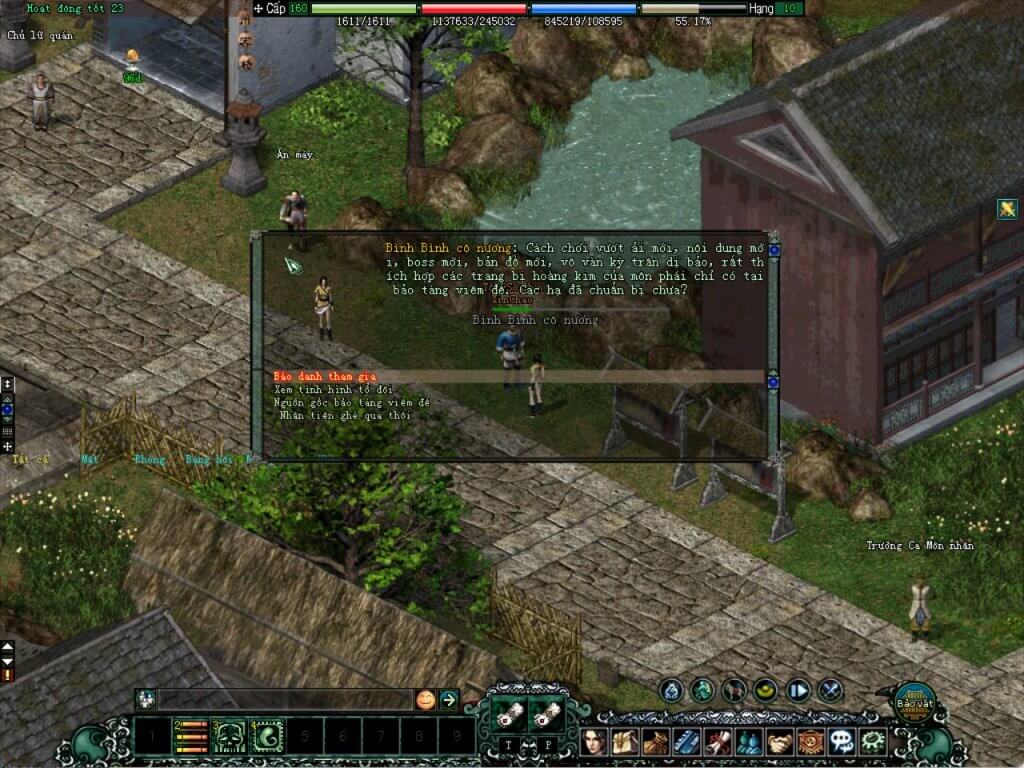The image size is (1024, 768).
Task: Open the green gear settings icon
Action: [x=873, y=742]
